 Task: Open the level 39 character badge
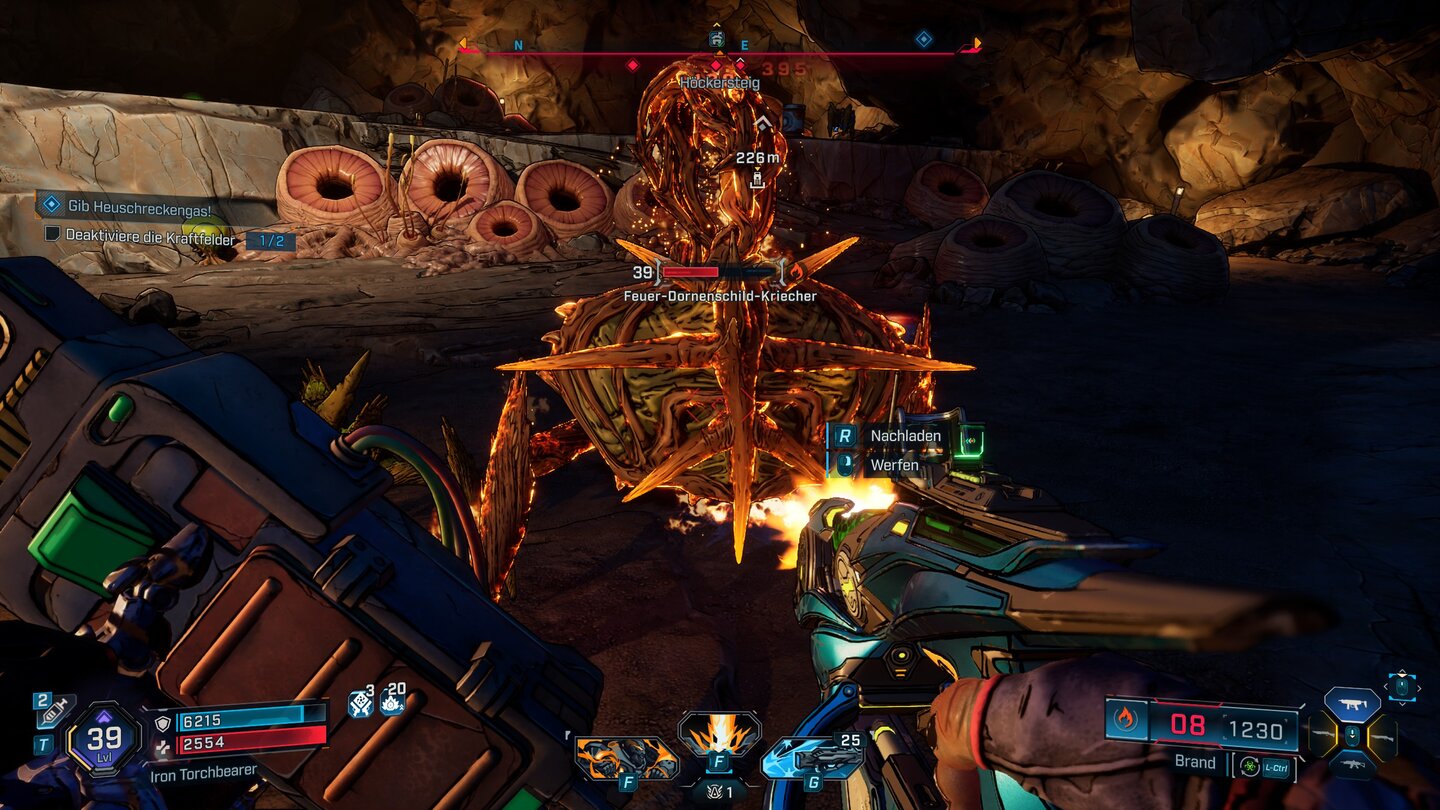104,740
